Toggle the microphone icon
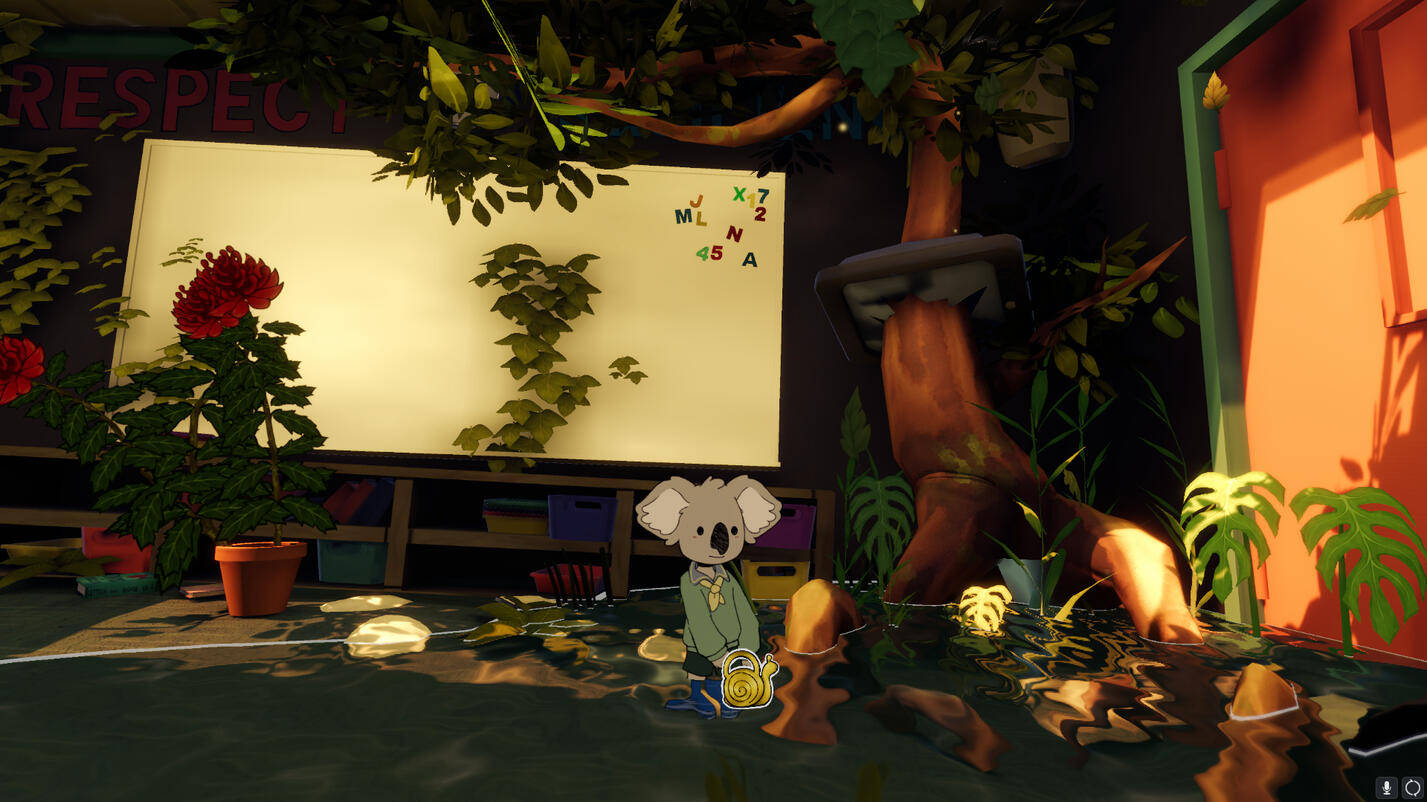The image size is (1427, 802). (1387, 787)
